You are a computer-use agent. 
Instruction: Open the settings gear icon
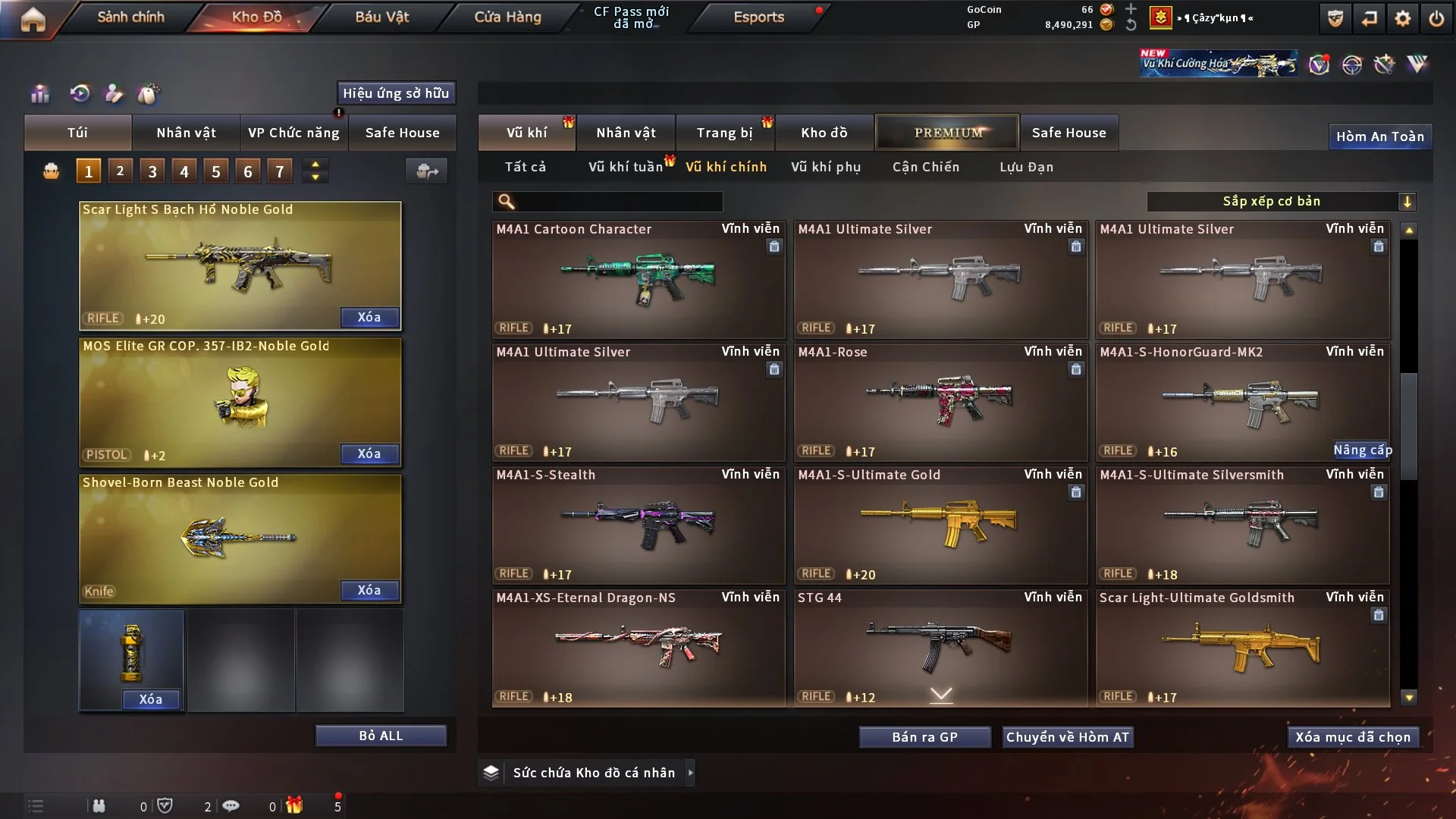point(1402,18)
